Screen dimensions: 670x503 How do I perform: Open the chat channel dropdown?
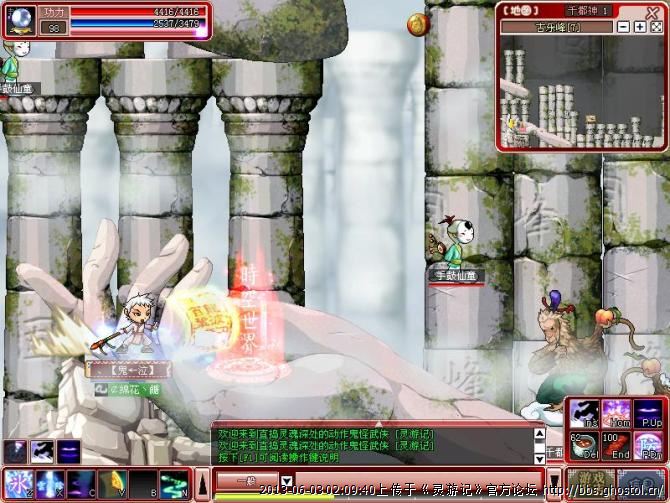tap(287, 482)
